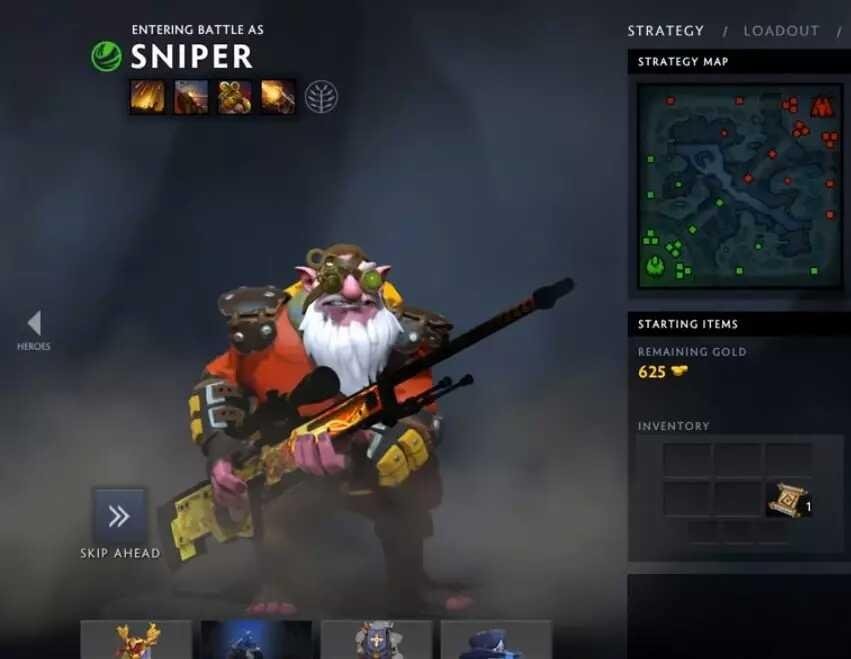The height and width of the screenshot is (659, 851).
Task: Select the Town Portal Scroll in inventory
Action: pyautogui.click(x=786, y=499)
